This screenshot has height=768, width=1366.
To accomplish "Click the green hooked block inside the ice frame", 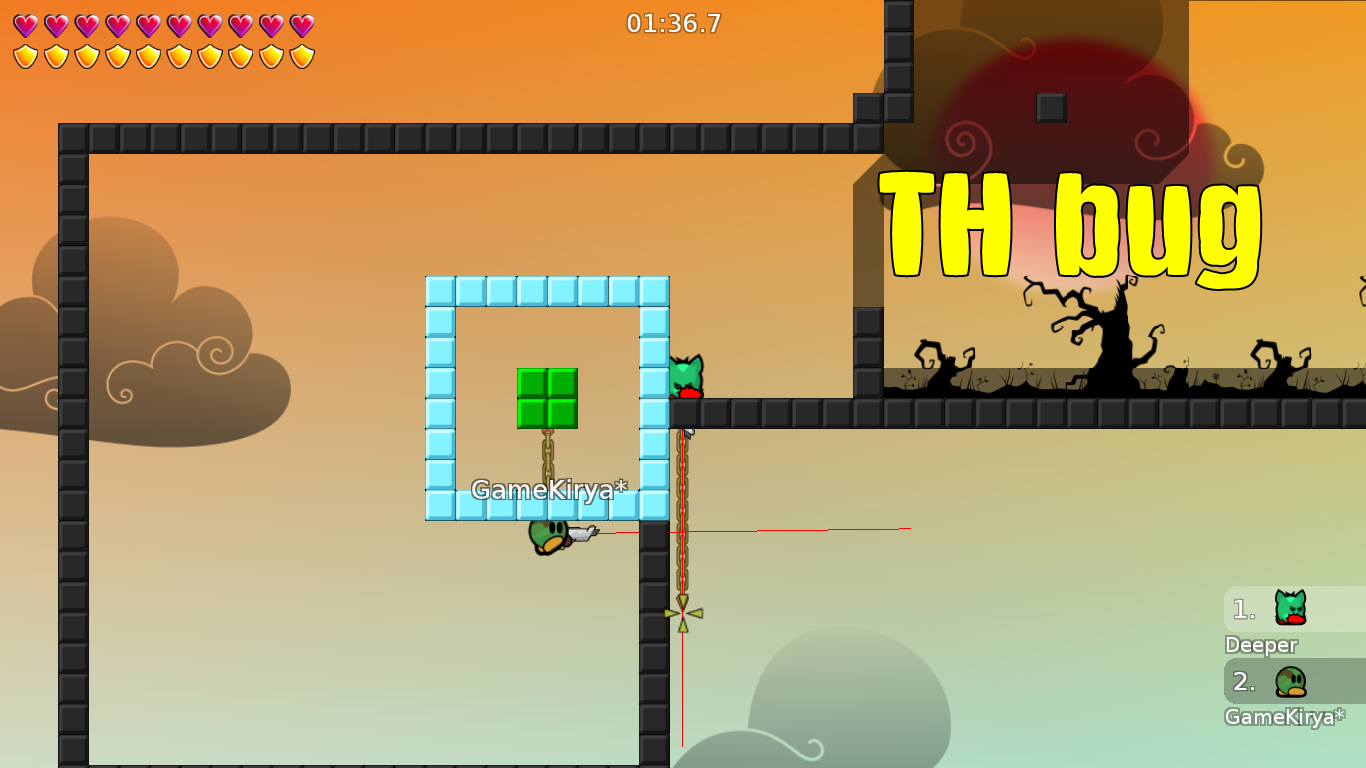I will pyautogui.click(x=547, y=396).
